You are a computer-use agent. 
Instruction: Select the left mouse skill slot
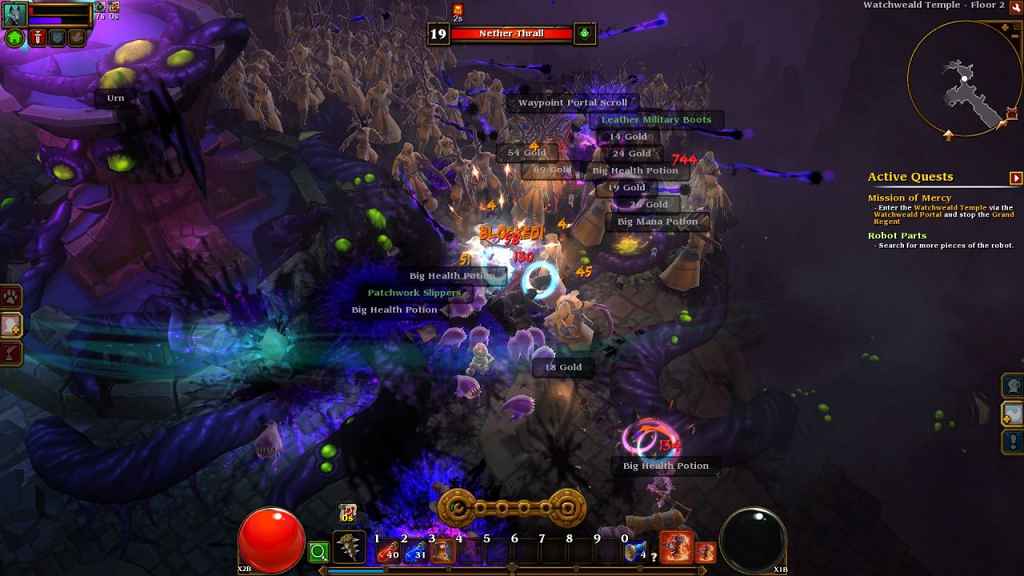pyautogui.click(x=349, y=547)
